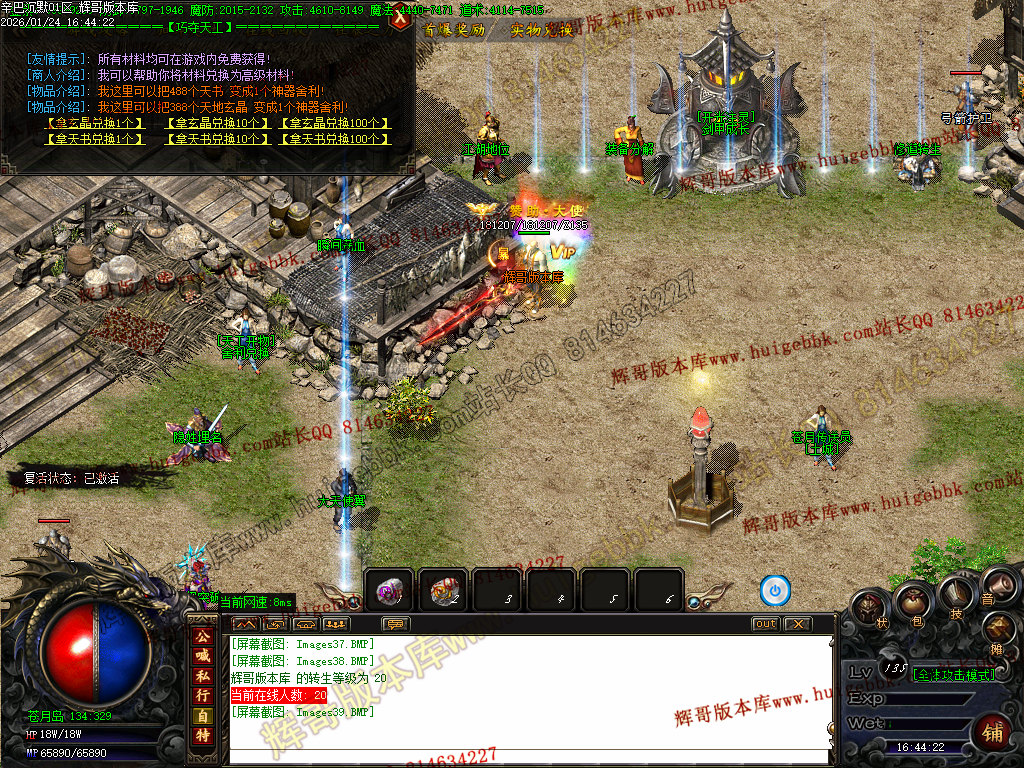
Task: Use the item in hotbar slot 2
Action: (443, 591)
